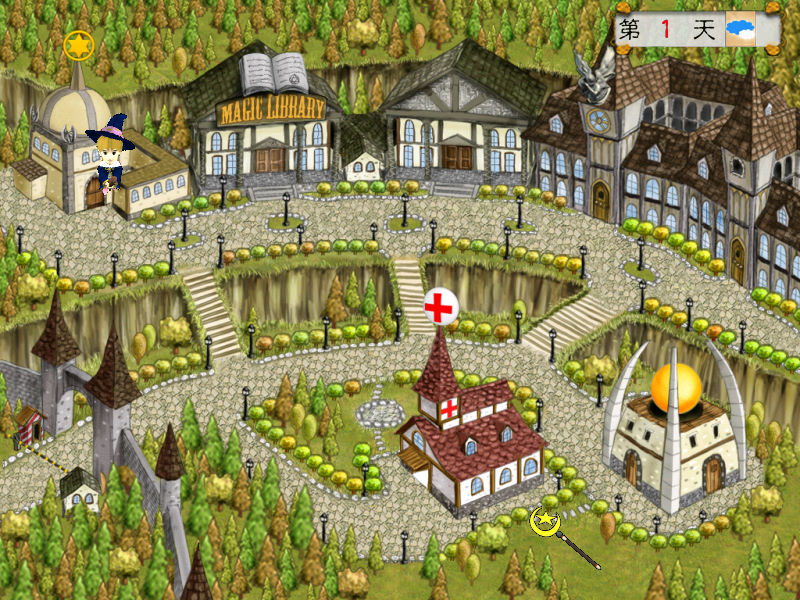Click the cloud weather icon

pos(741,30)
